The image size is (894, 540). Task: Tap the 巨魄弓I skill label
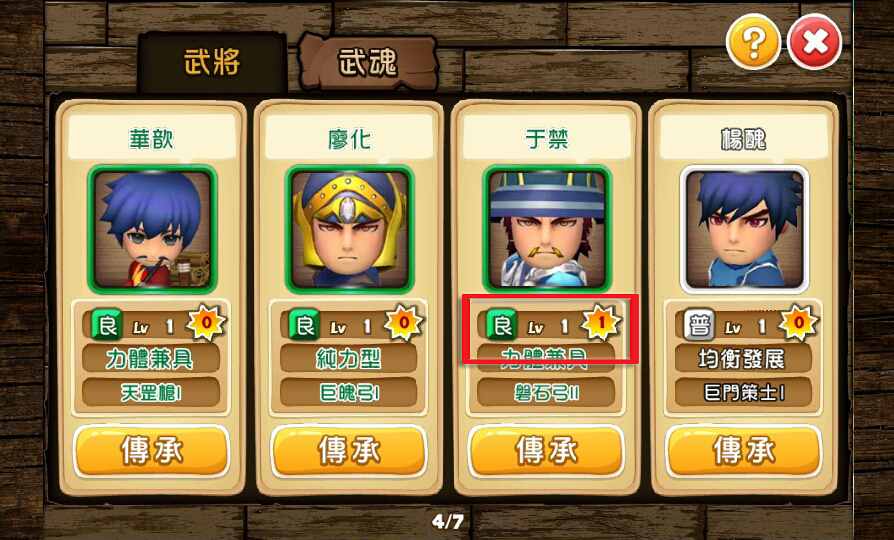click(x=349, y=392)
